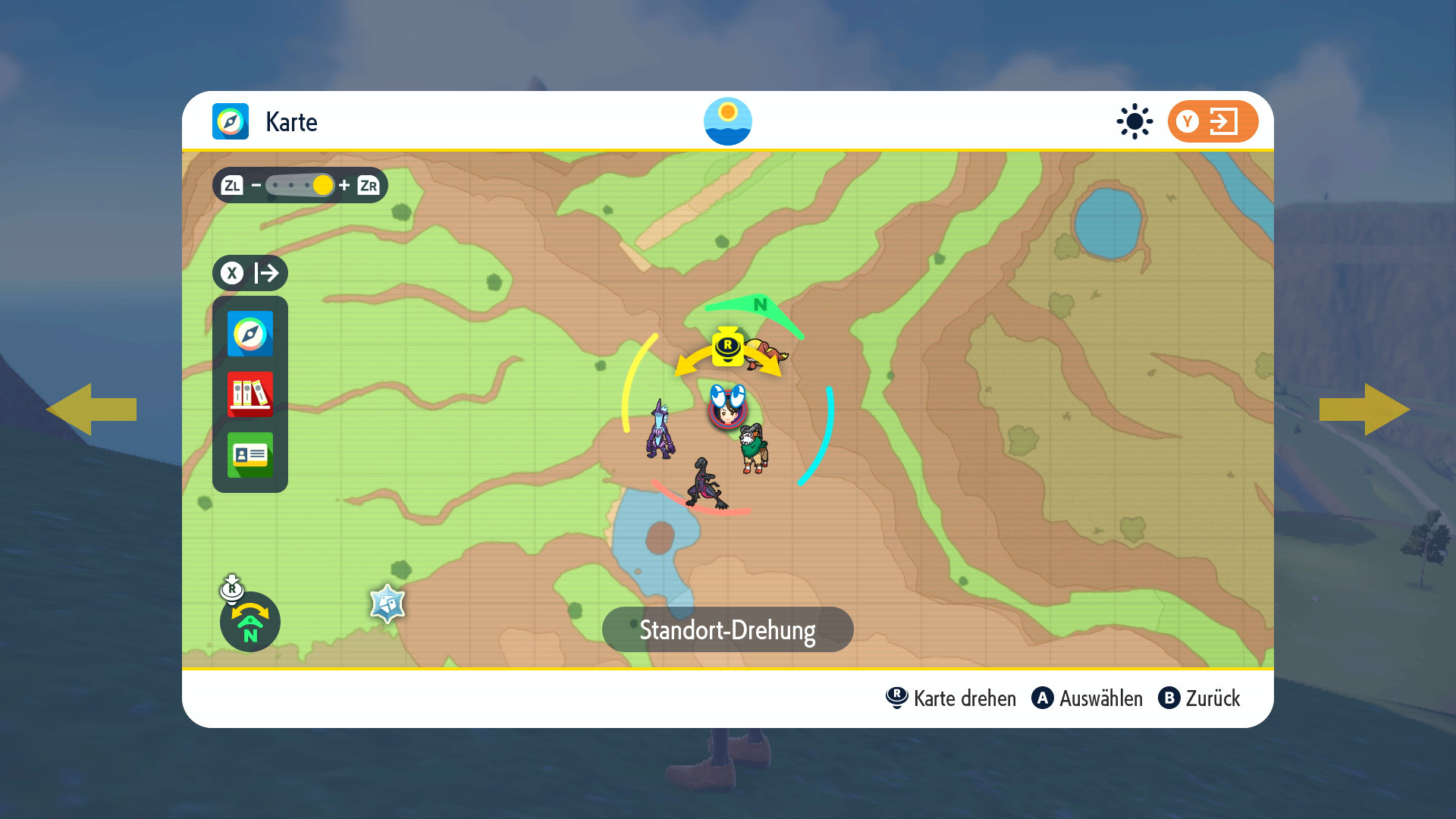Go to the previous screen with left arrow
The image size is (1456, 819).
(x=91, y=409)
